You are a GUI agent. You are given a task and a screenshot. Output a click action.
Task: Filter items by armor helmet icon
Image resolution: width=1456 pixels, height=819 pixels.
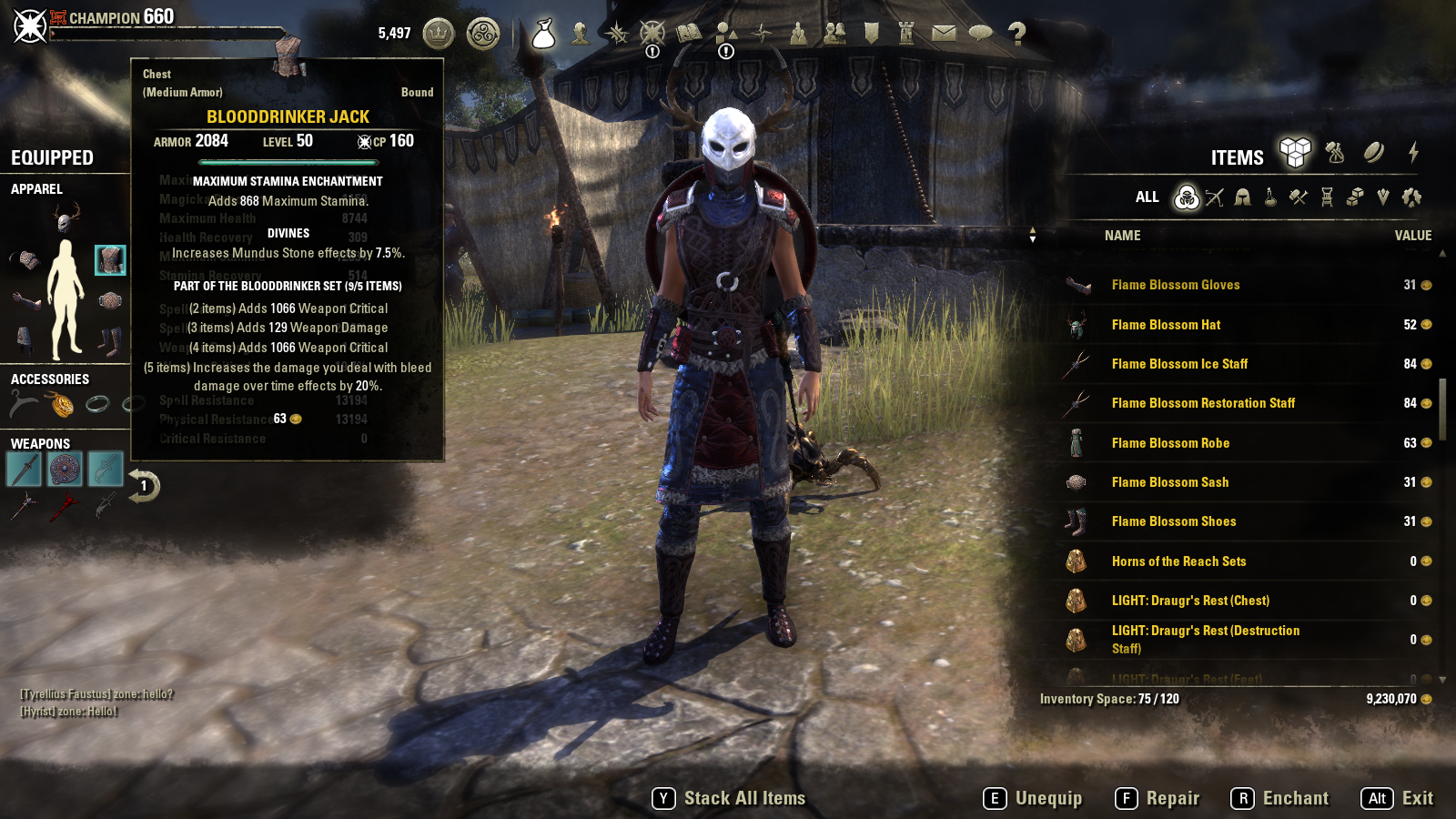tap(1242, 197)
